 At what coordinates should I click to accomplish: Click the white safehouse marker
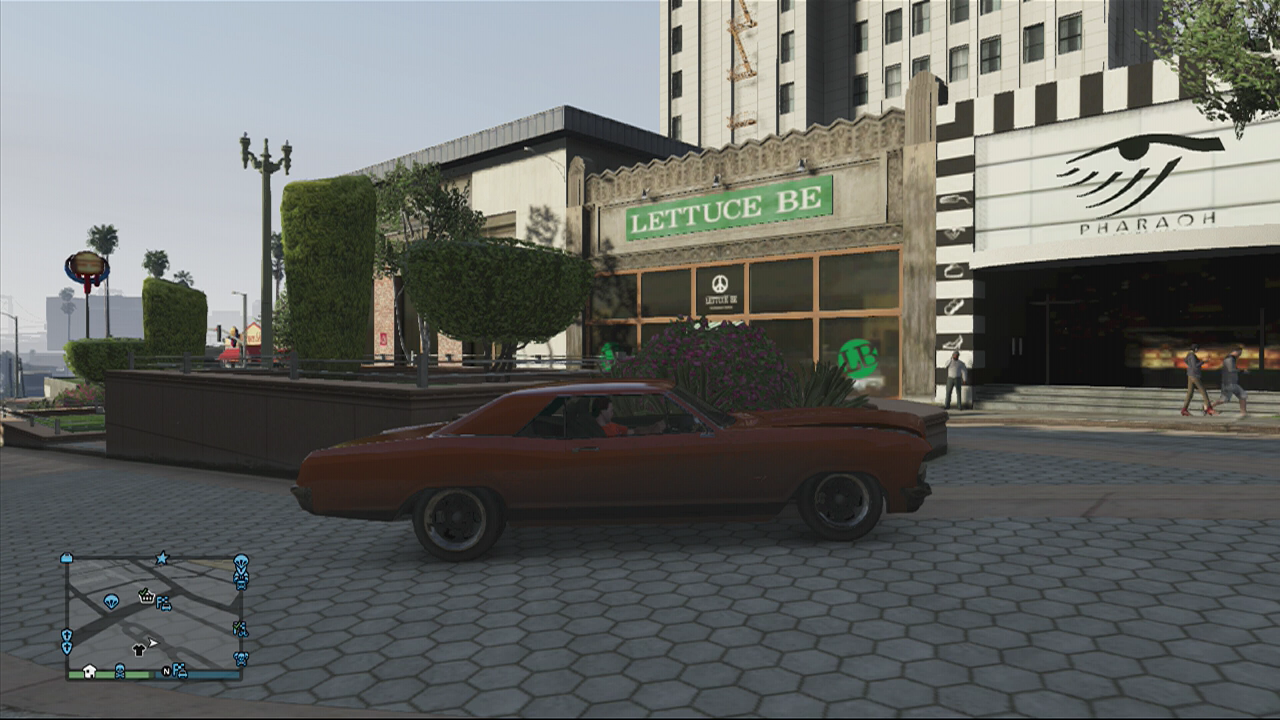click(89, 670)
